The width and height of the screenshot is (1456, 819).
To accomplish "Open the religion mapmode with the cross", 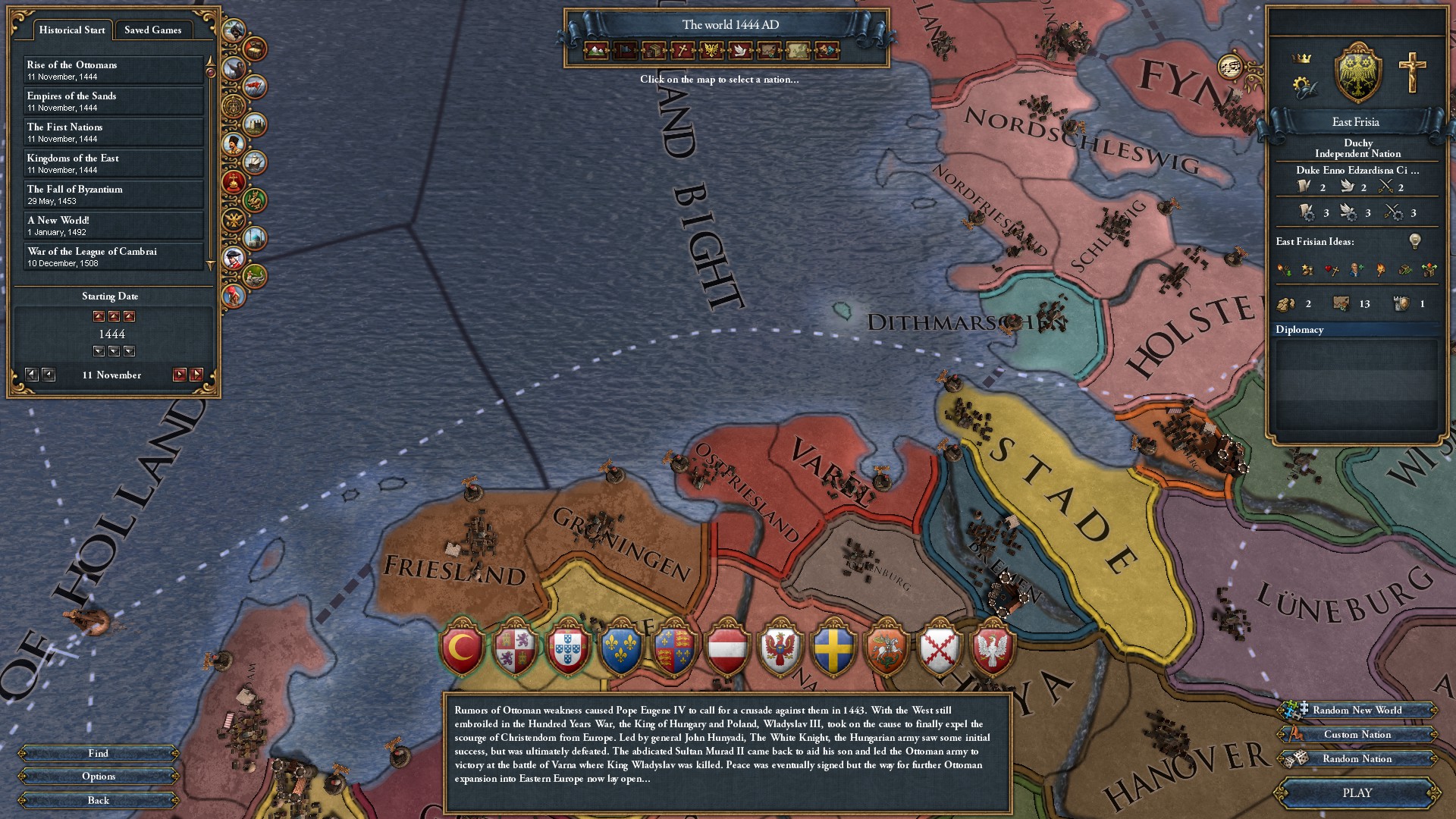I will [x=682, y=52].
